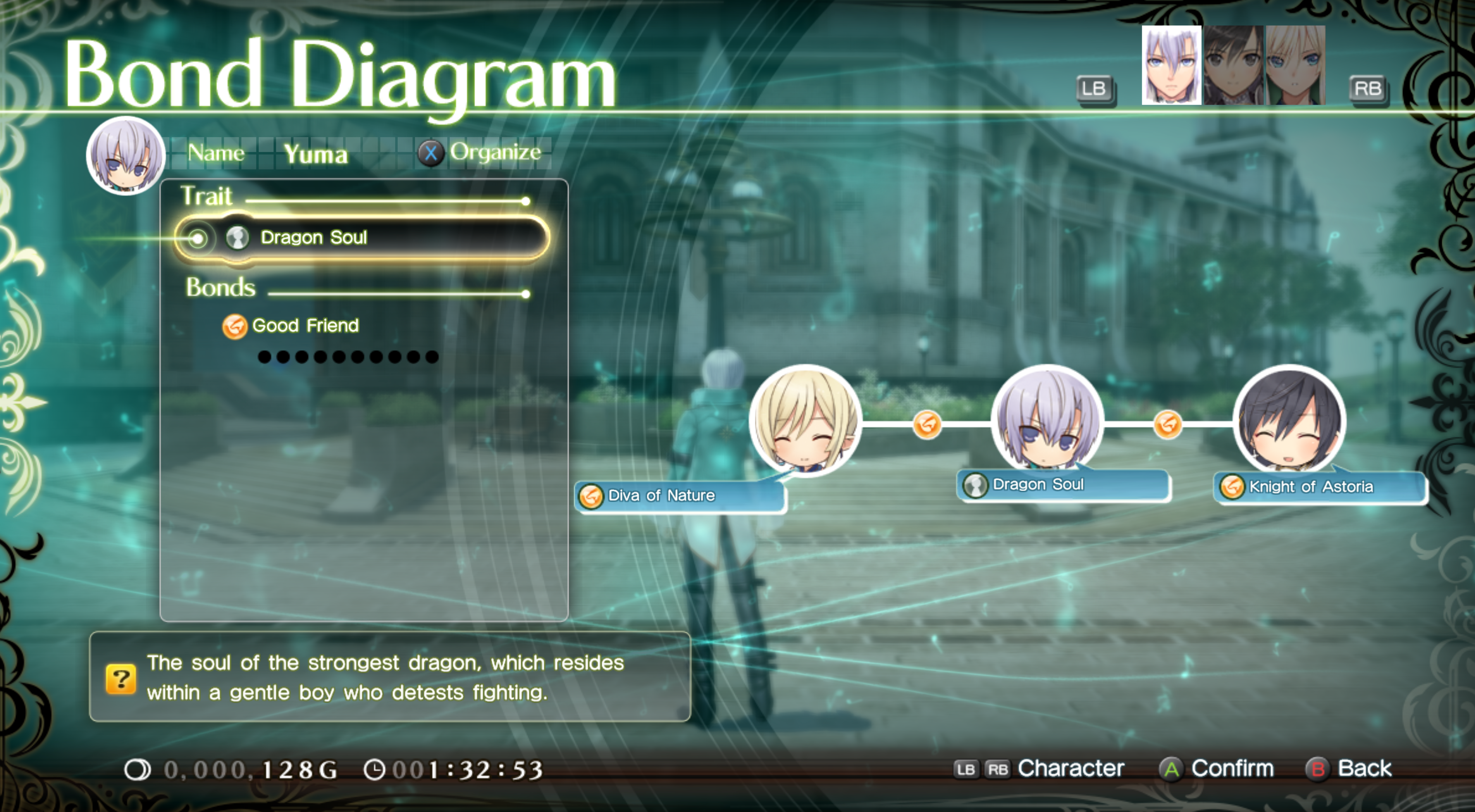Select the bond link between blonde and Yuma
This screenshot has height=812, width=1475.
927,425
